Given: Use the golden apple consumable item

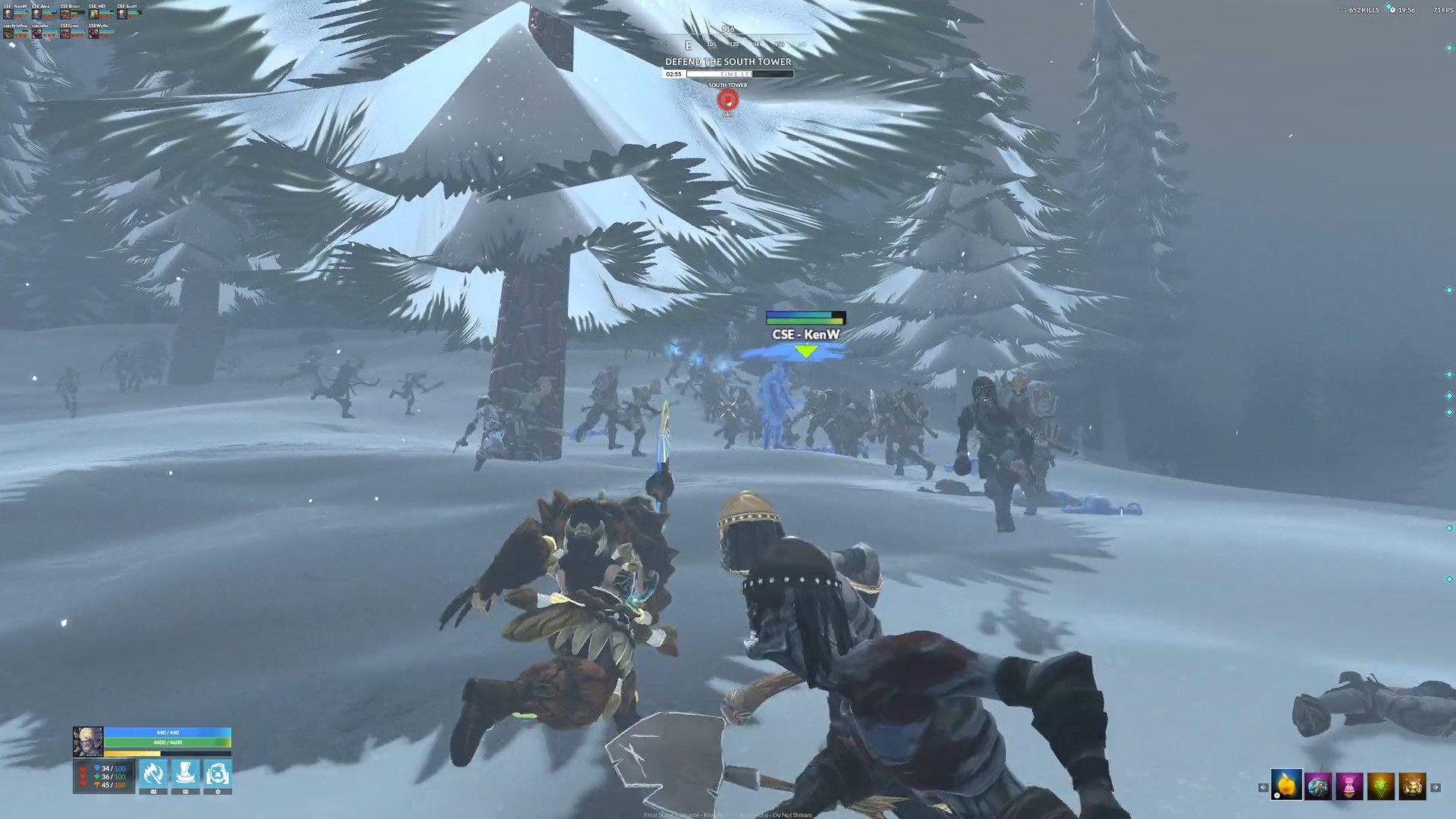Looking at the screenshot, I should tap(1287, 784).
